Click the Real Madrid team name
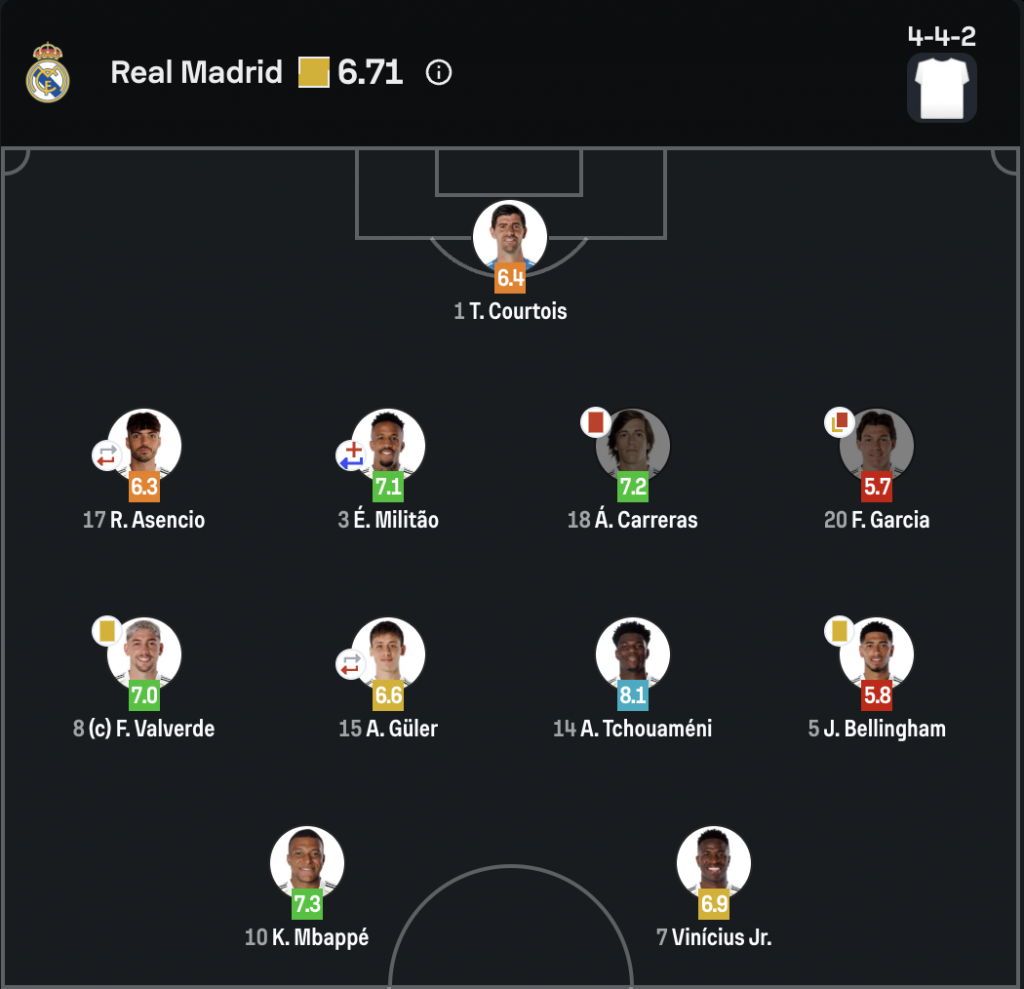 click(196, 73)
